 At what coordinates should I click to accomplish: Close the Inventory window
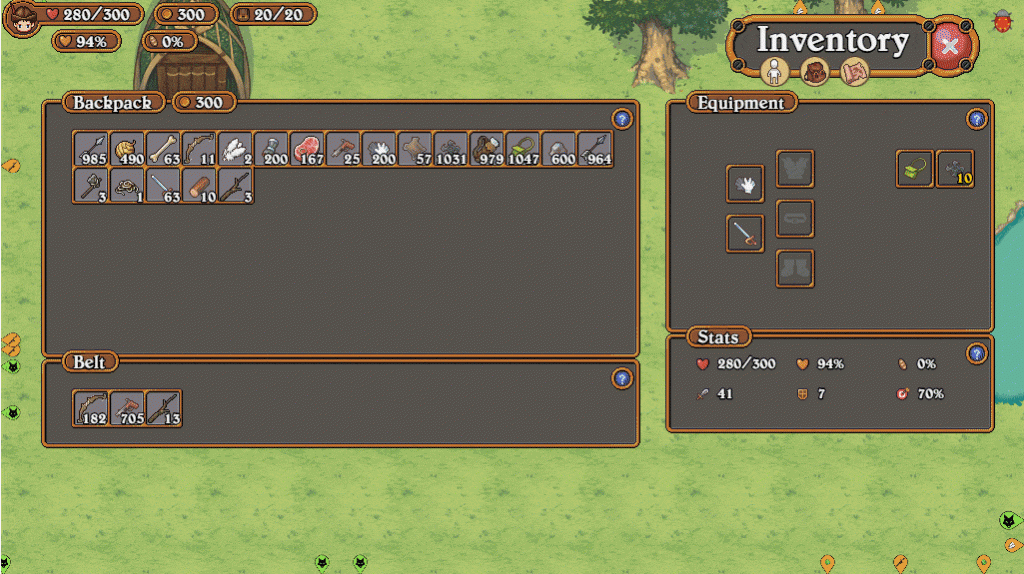950,44
